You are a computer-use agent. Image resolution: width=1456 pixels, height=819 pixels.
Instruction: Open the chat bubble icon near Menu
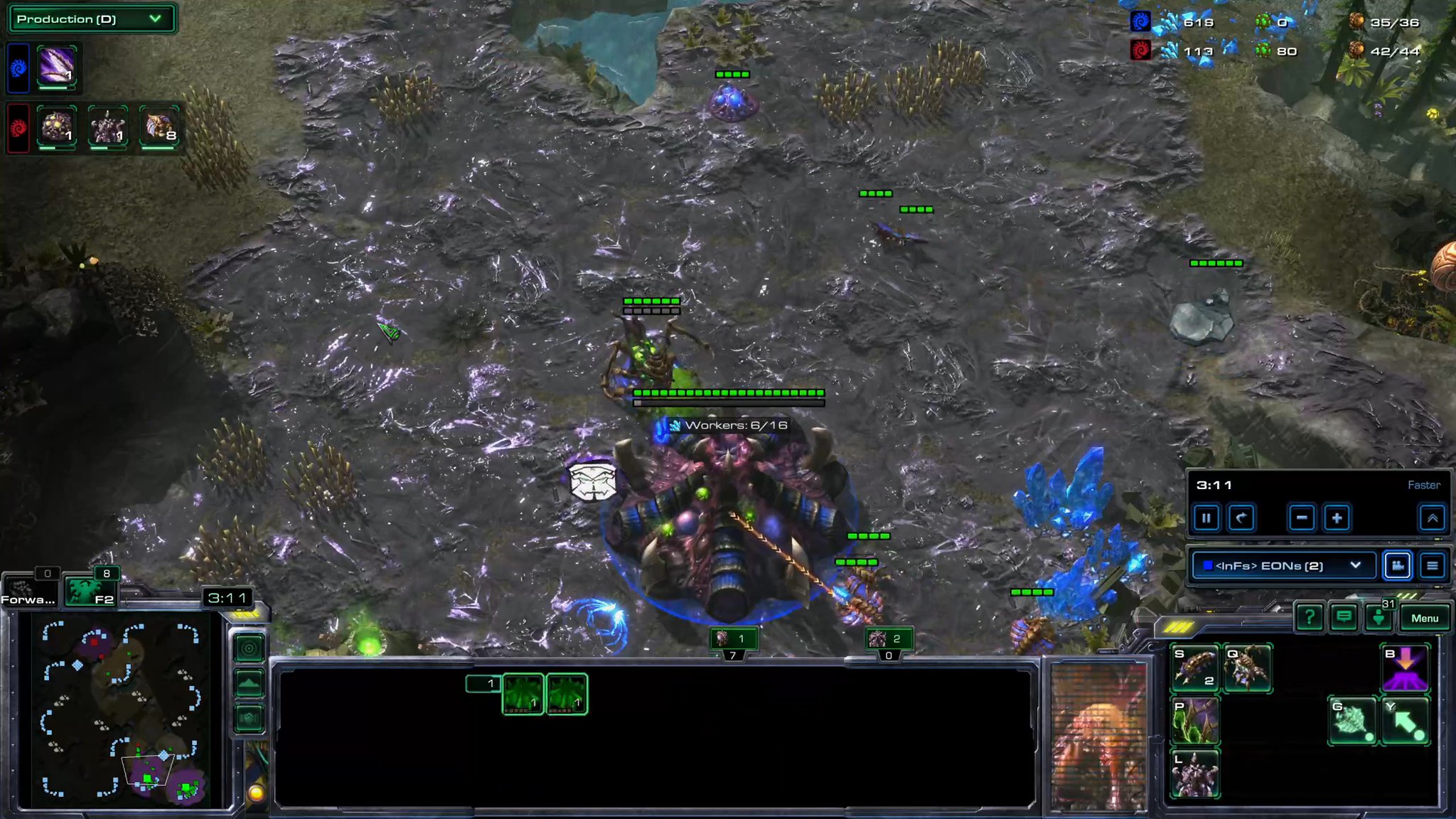coord(1344,618)
